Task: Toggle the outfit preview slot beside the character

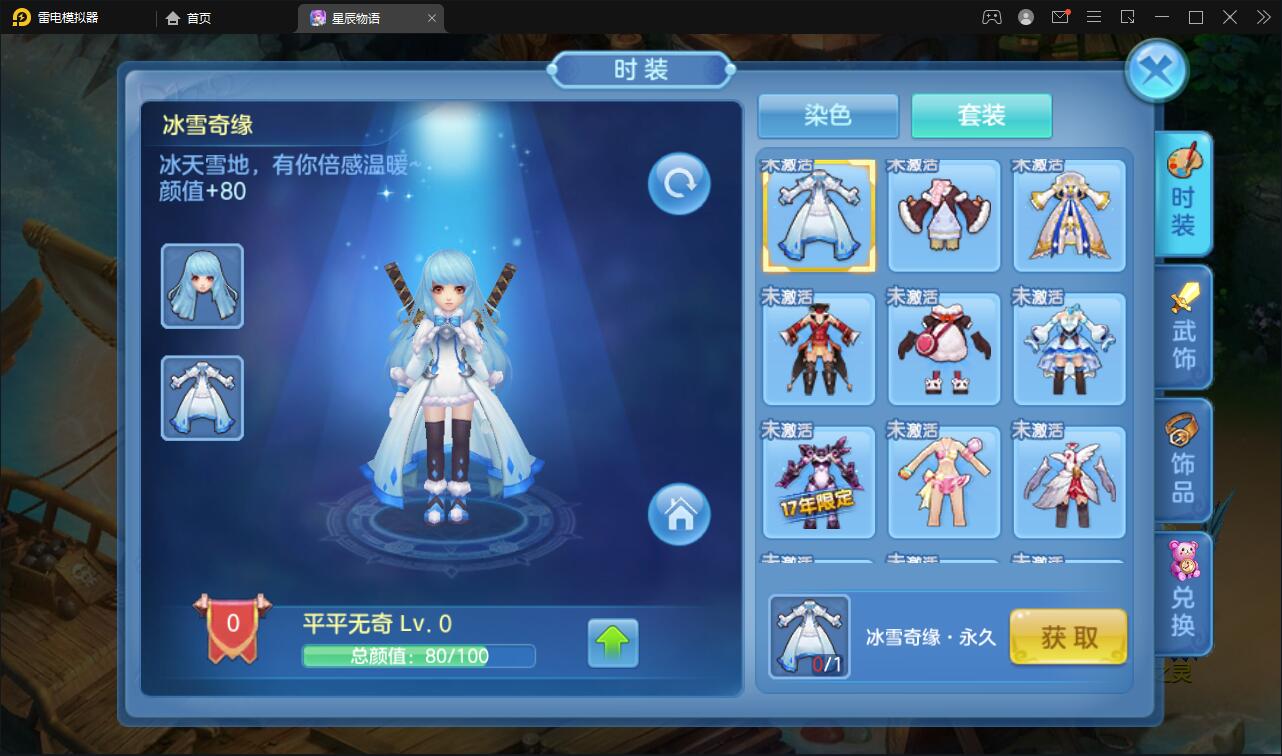Action: [x=202, y=397]
